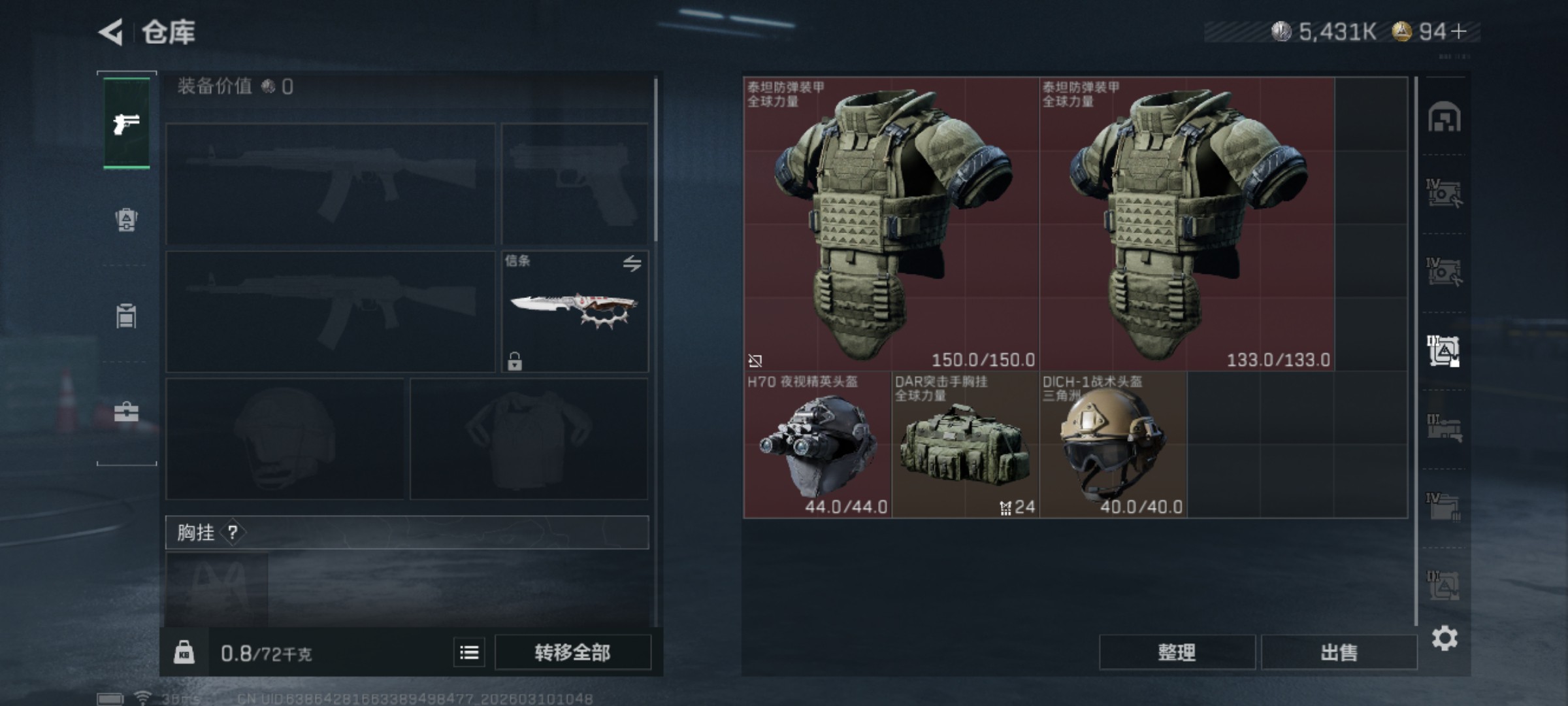Click the 转移全部 button
This screenshot has height=706, width=1568.
click(x=572, y=652)
